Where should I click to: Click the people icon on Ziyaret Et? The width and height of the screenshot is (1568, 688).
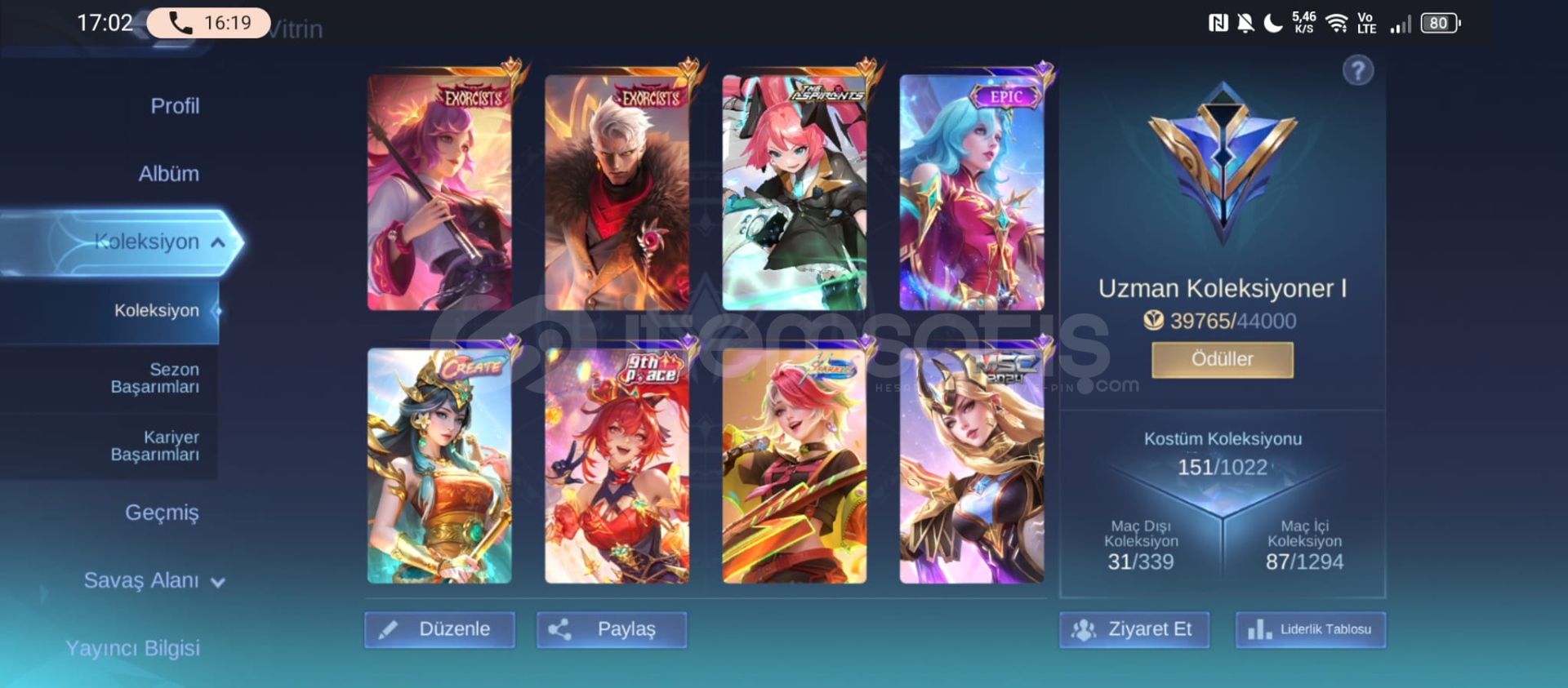[x=1084, y=629]
